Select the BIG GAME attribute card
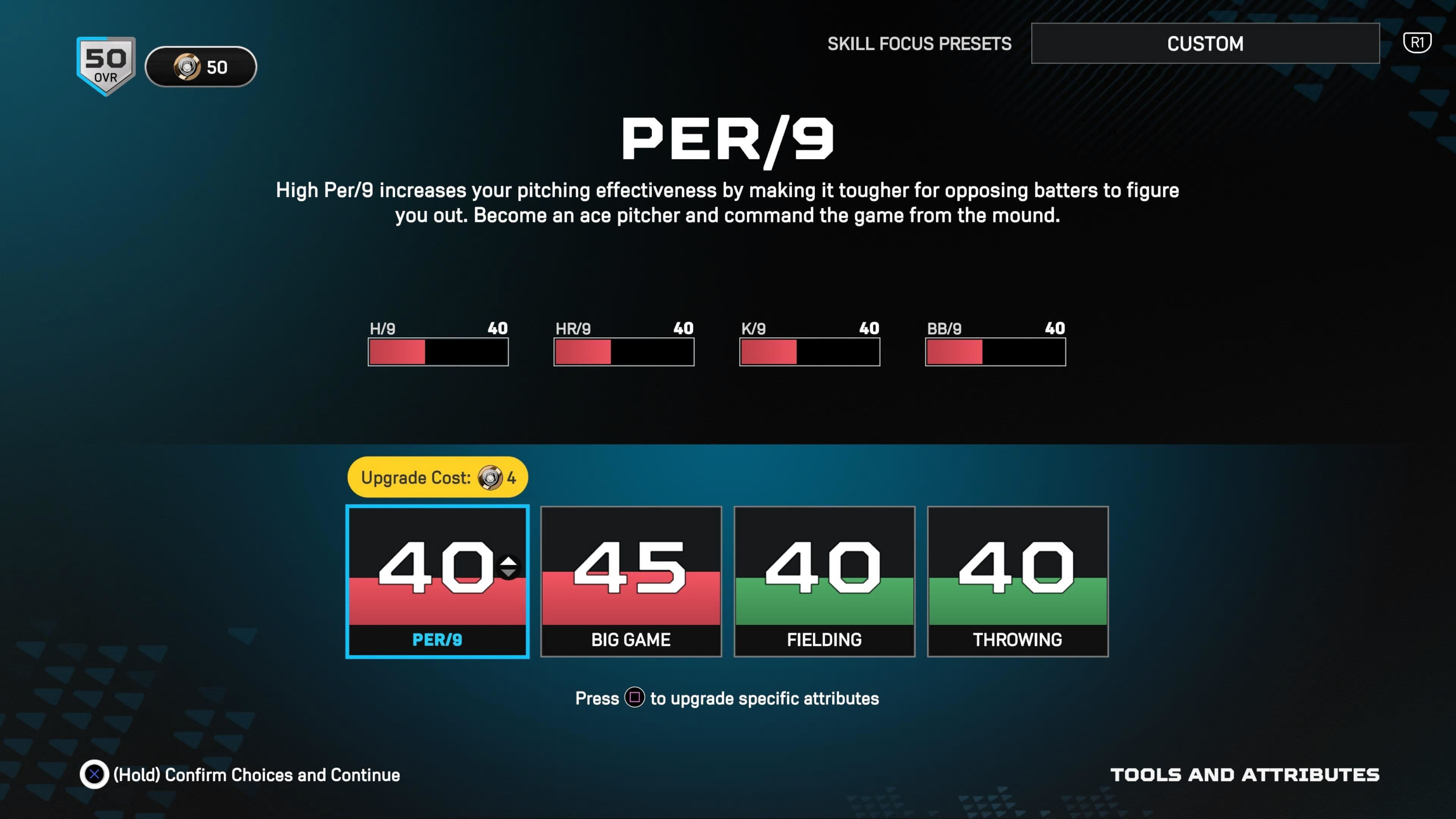The width and height of the screenshot is (1456, 819). [631, 582]
